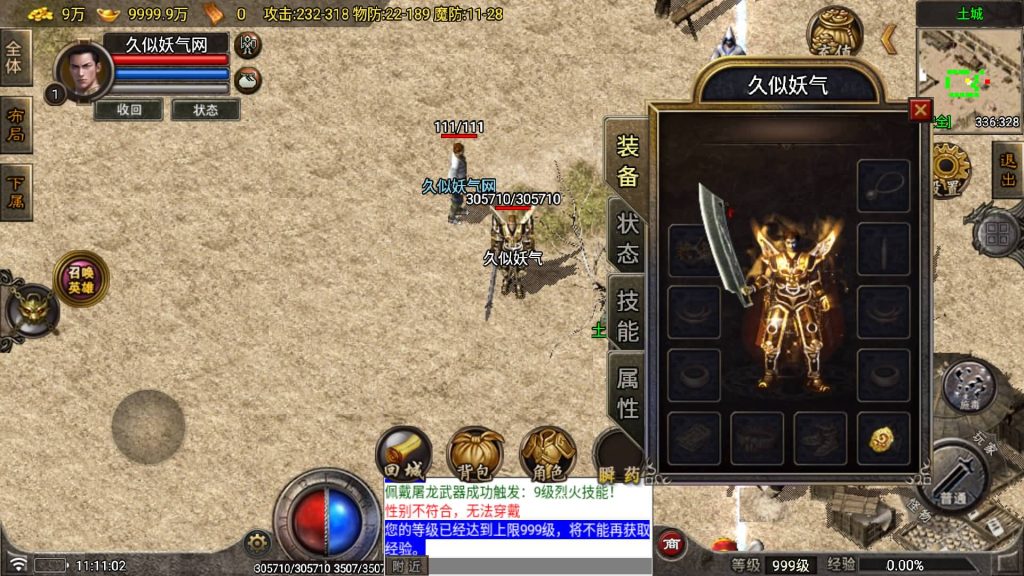Tap the 召唤英雄 summon hero button
Screen dimensions: 1024x576
pos(81,279)
